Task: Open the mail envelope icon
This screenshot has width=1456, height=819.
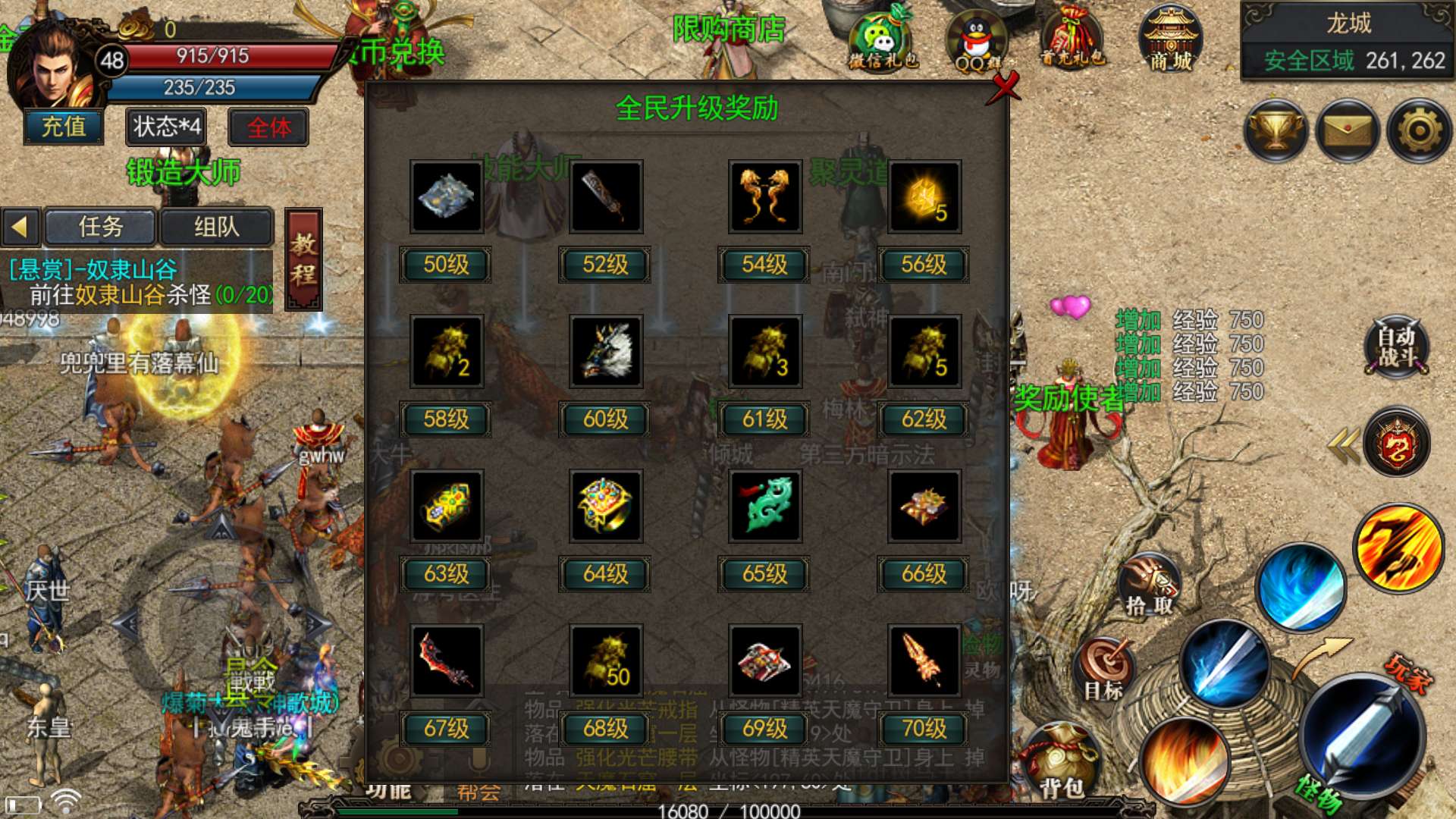Action: [x=1348, y=130]
